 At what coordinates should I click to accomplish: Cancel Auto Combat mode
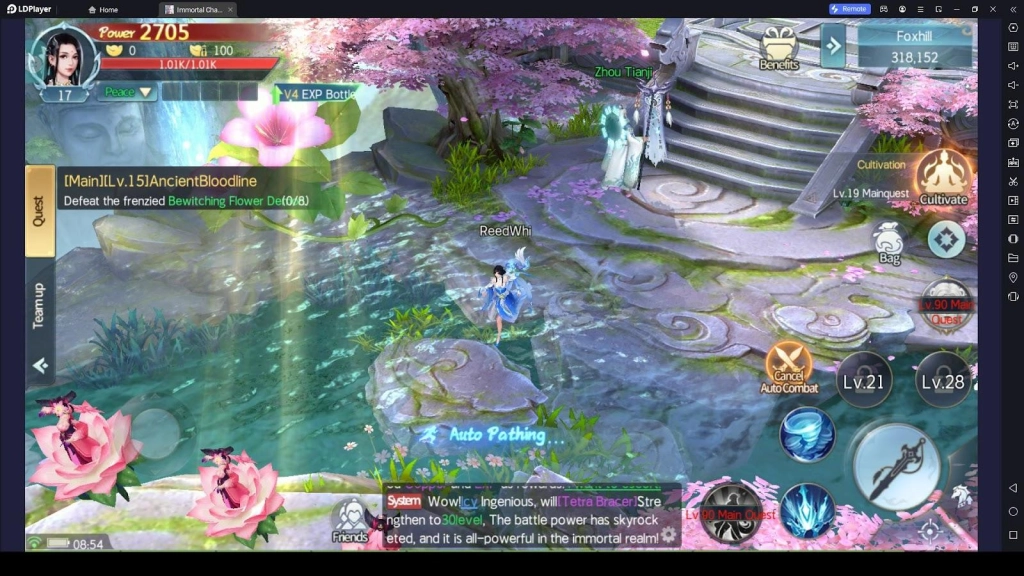coord(788,367)
